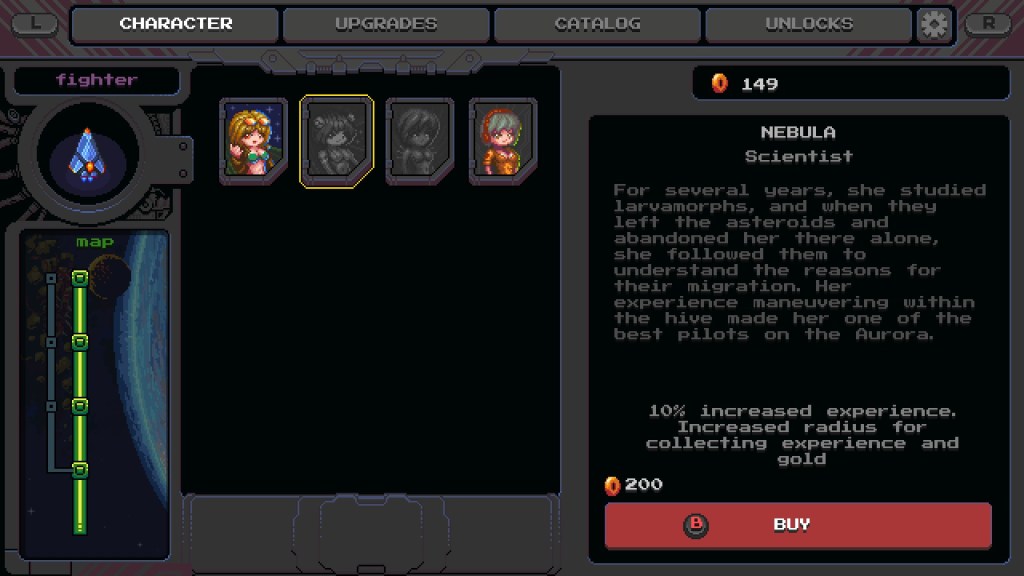Choose the highlighted locked Nebula portrait
The width and height of the screenshot is (1024, 576).
point(337,141)
